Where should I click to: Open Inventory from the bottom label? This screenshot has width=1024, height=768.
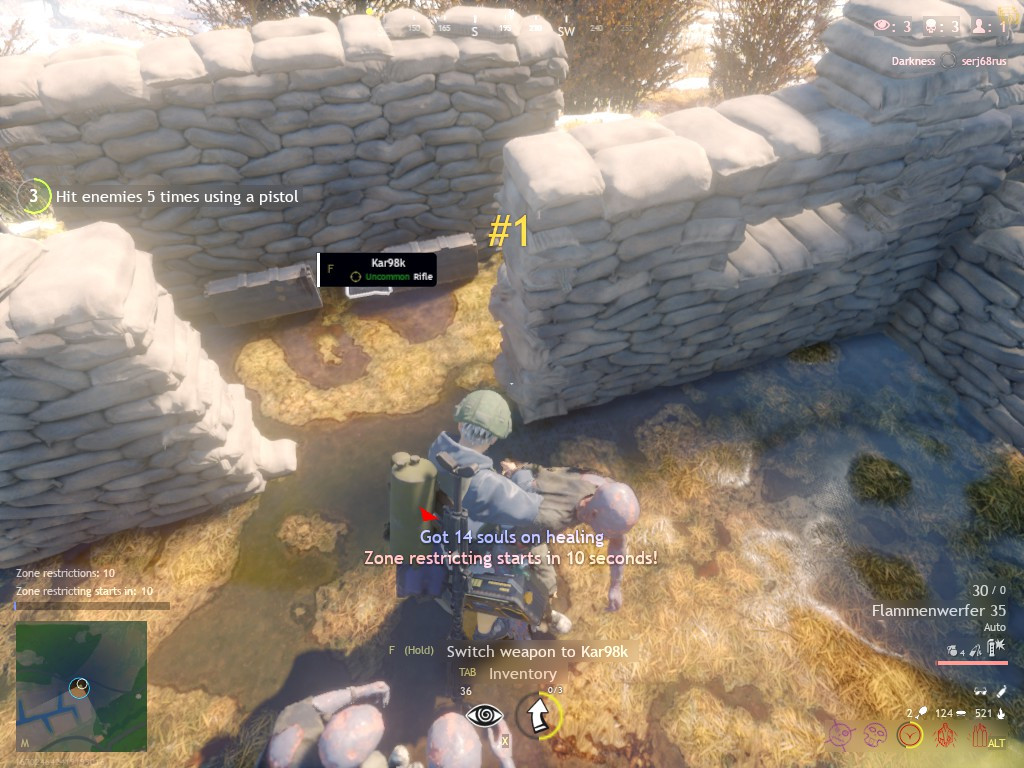[522, 674]
